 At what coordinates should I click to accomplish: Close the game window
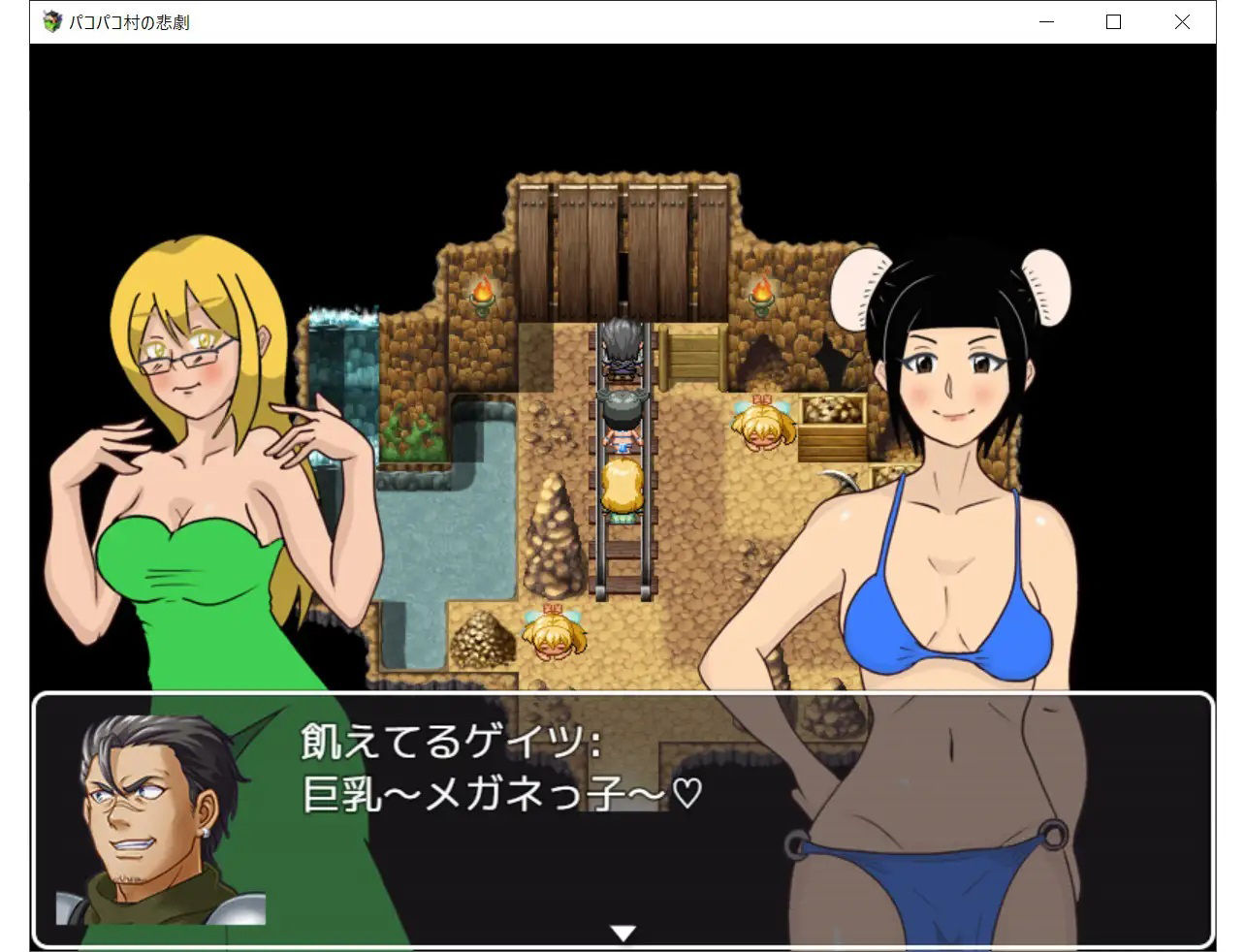click(1181, 21)
